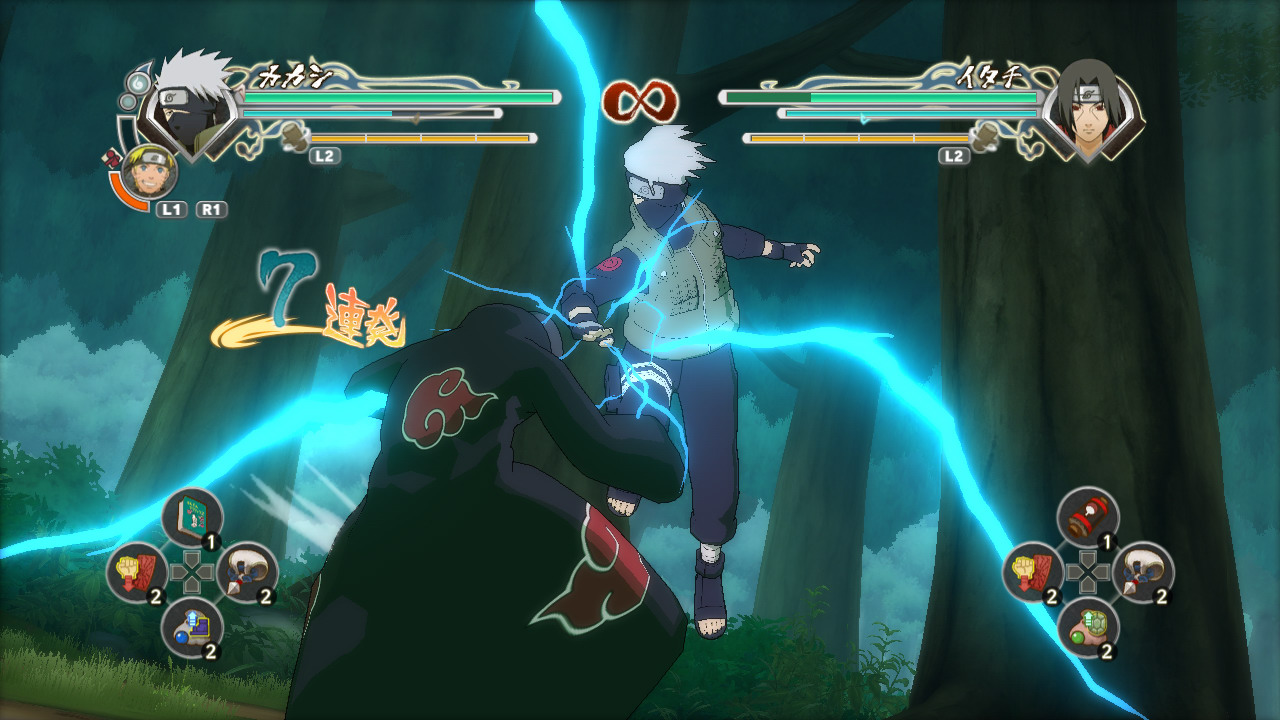
Task: Click Itachi's substitution log icon
Action: pos(986,137)
